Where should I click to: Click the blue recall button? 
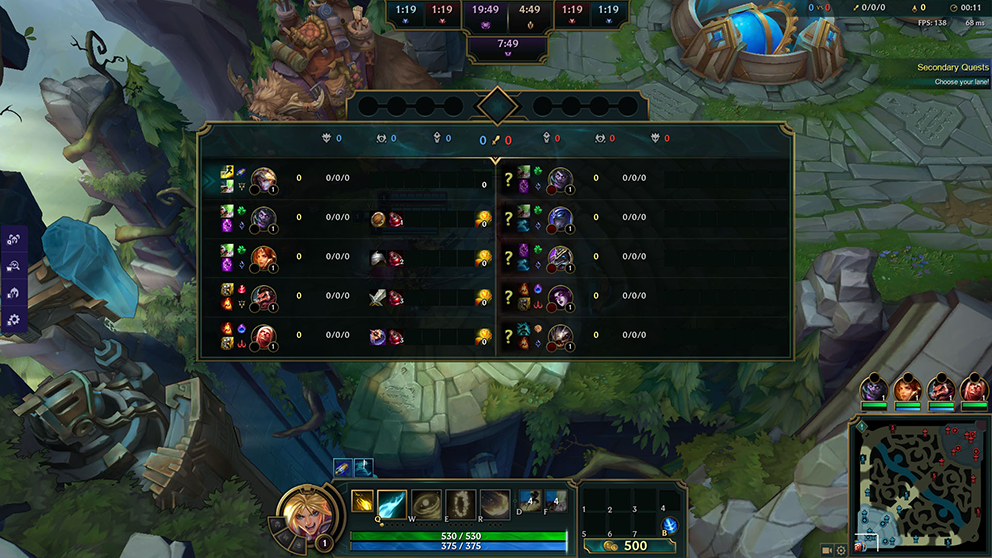pyautogui.click(x=670, y=526)
